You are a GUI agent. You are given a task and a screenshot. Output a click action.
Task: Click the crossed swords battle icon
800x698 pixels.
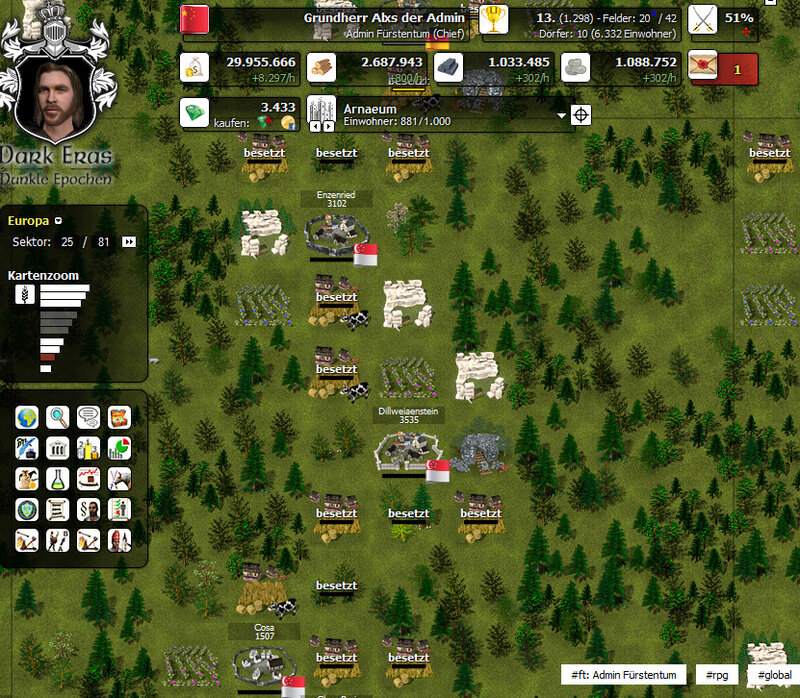tap(705, 19)
